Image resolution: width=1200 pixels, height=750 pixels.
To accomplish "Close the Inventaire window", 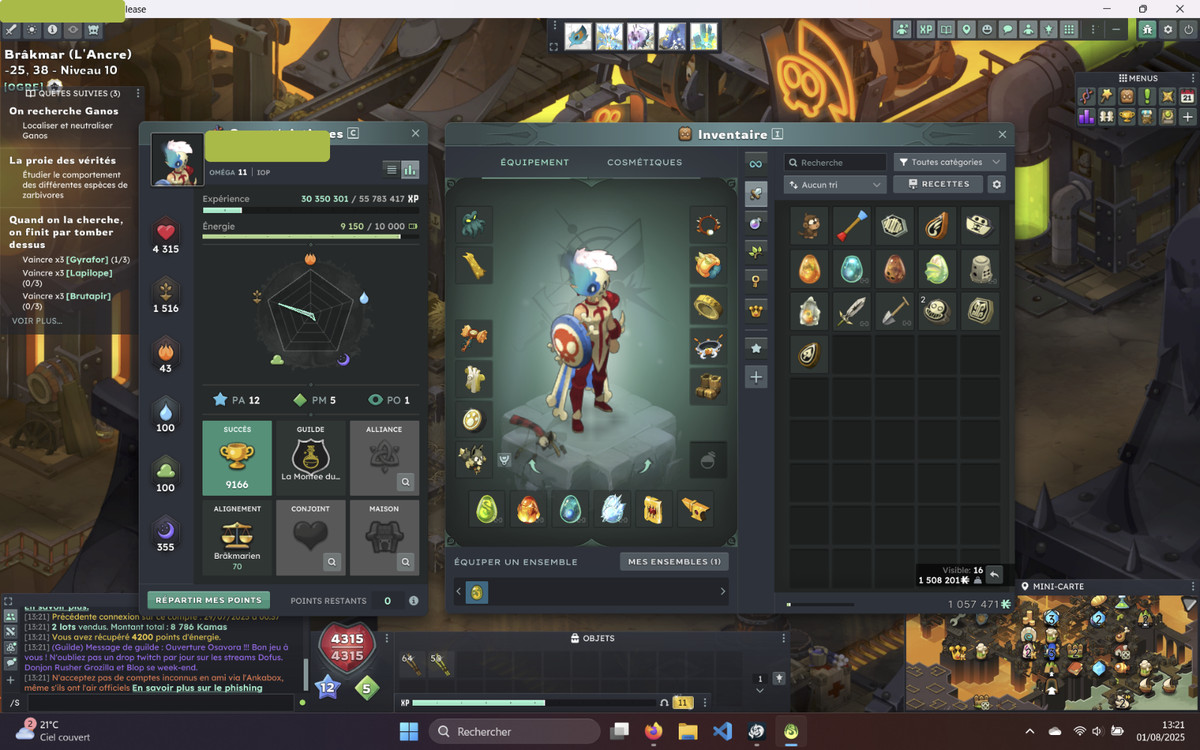I will (1002, 134).
